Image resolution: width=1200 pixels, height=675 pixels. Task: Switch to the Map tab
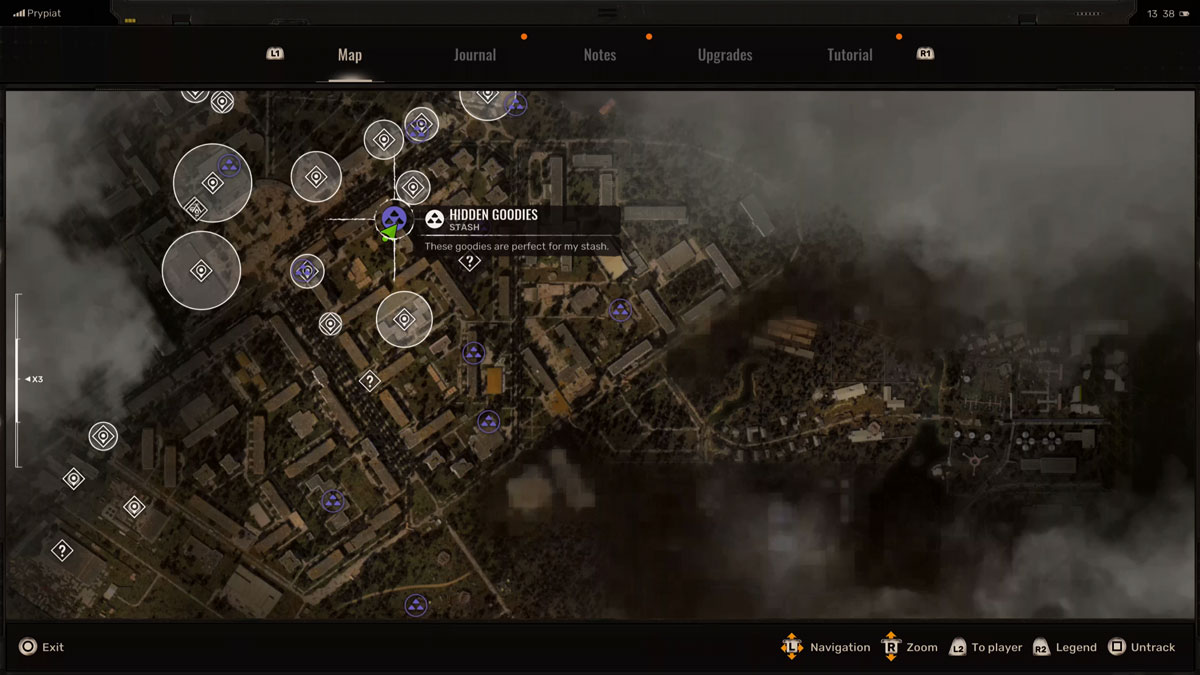(349, 55)
